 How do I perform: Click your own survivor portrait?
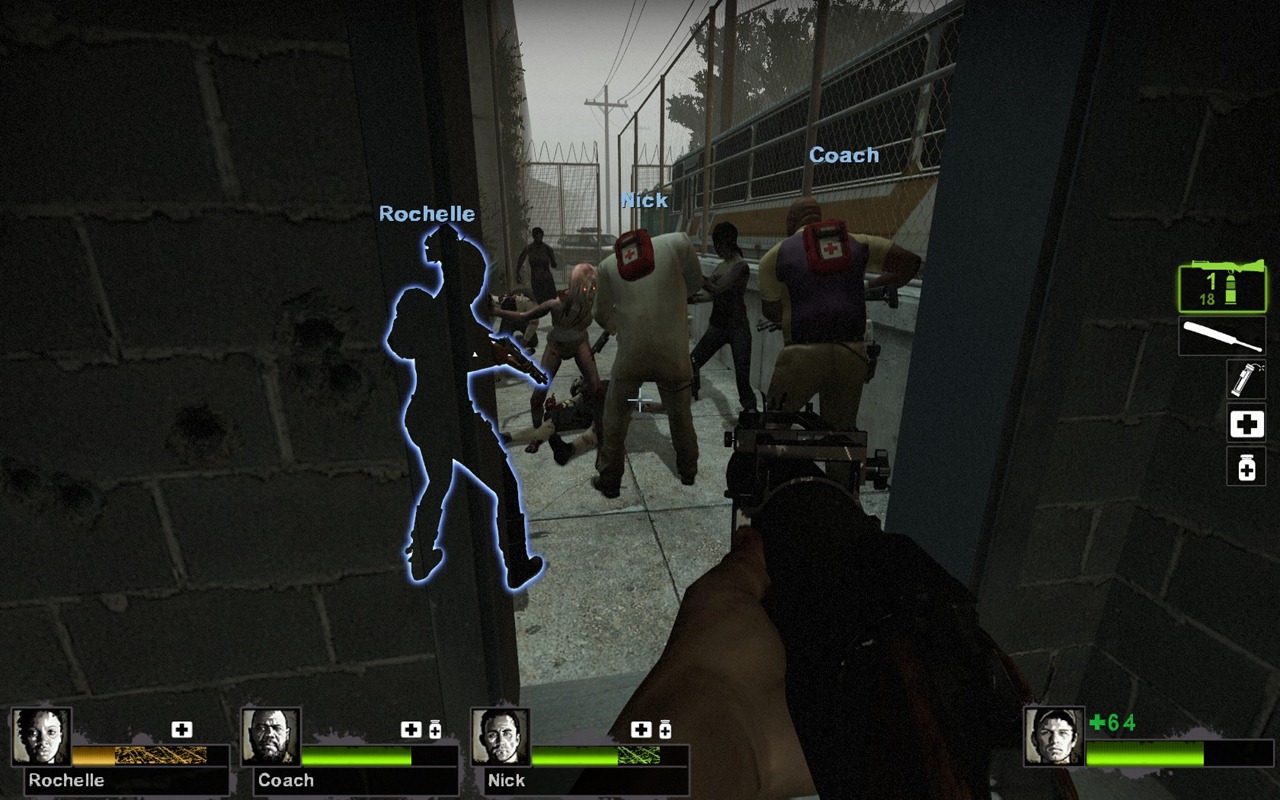click(1053, 736)
